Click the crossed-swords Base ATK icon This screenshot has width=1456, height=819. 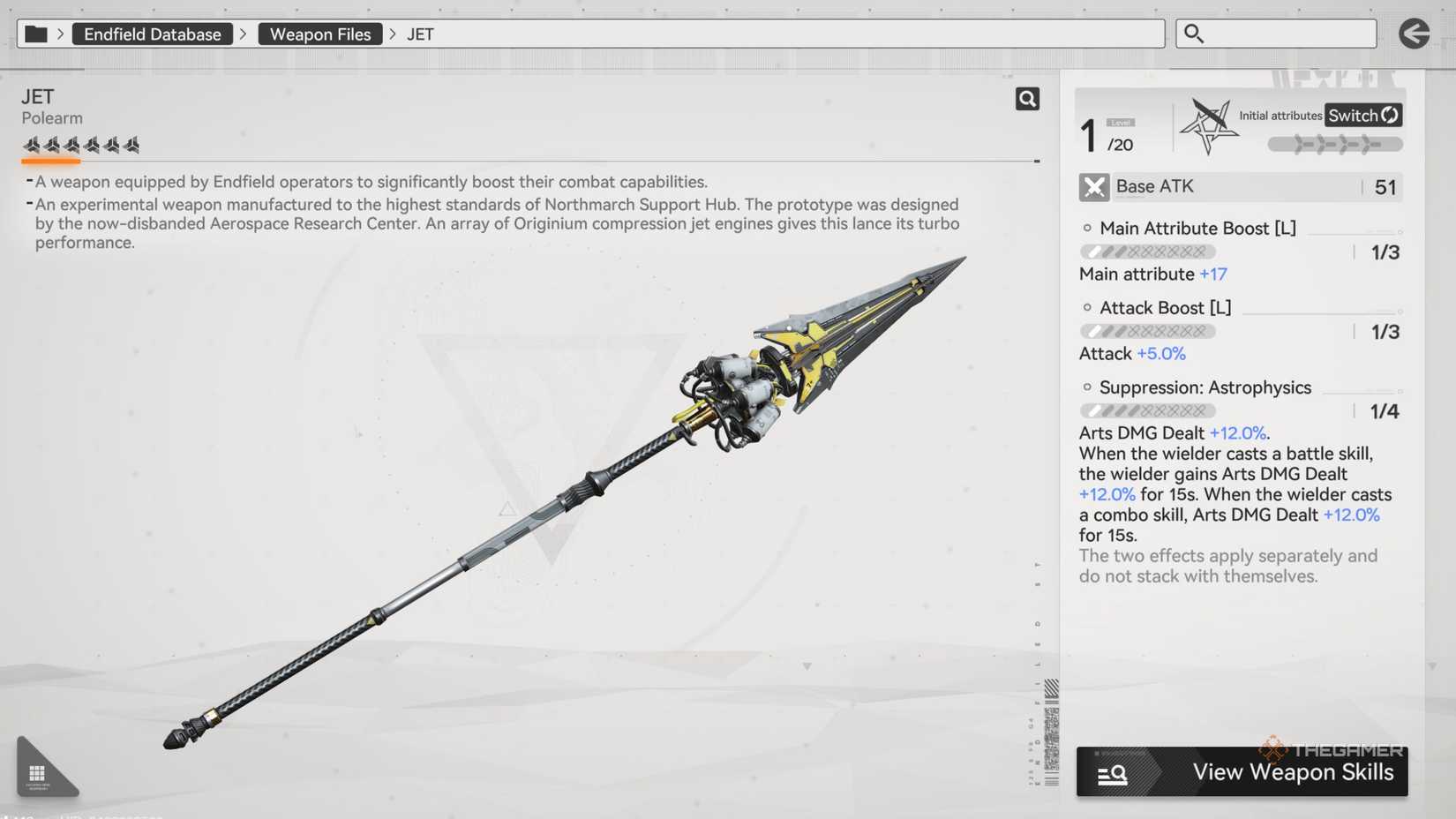point(1093,186)
